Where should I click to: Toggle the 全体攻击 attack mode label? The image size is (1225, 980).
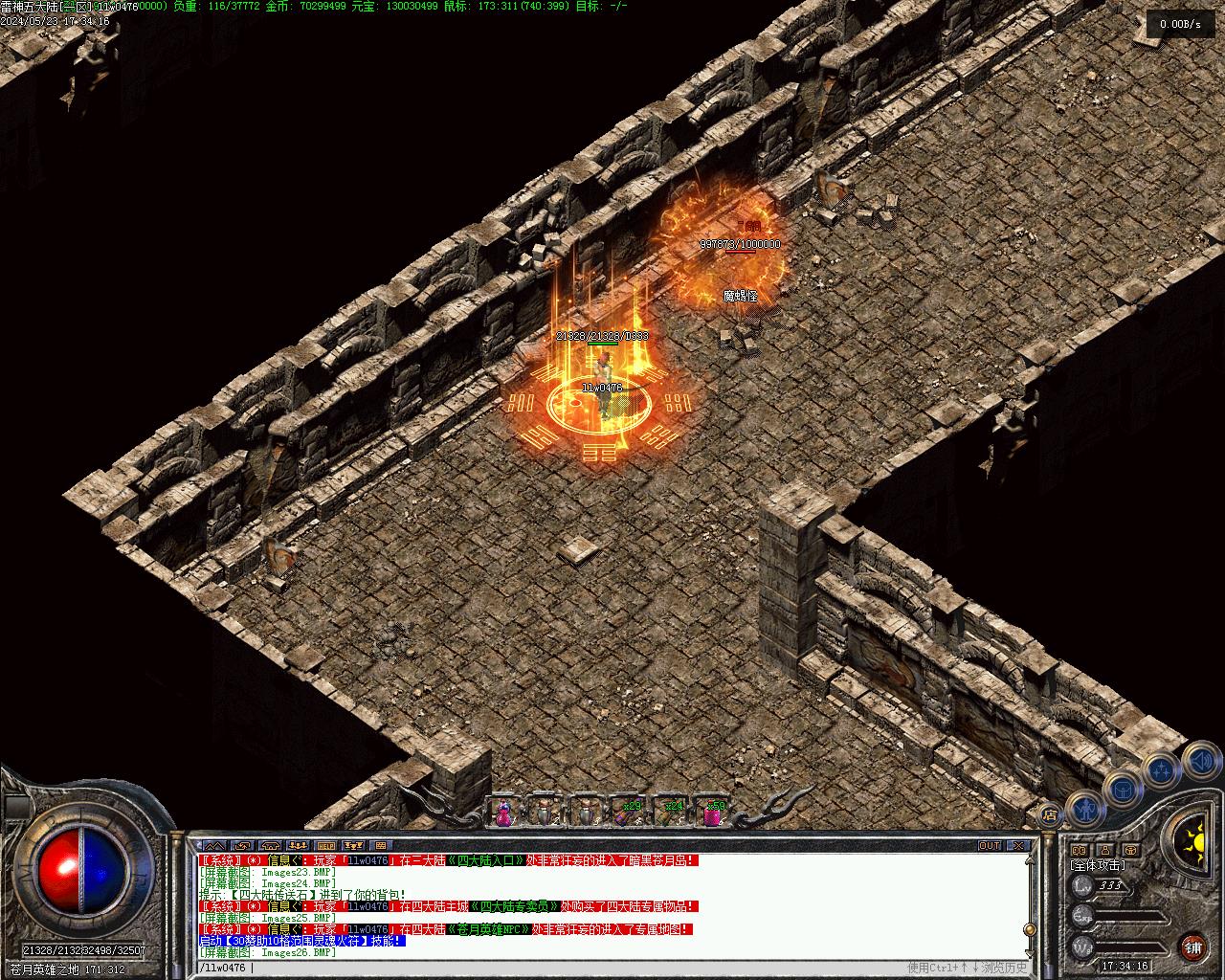click(1098, 865)
